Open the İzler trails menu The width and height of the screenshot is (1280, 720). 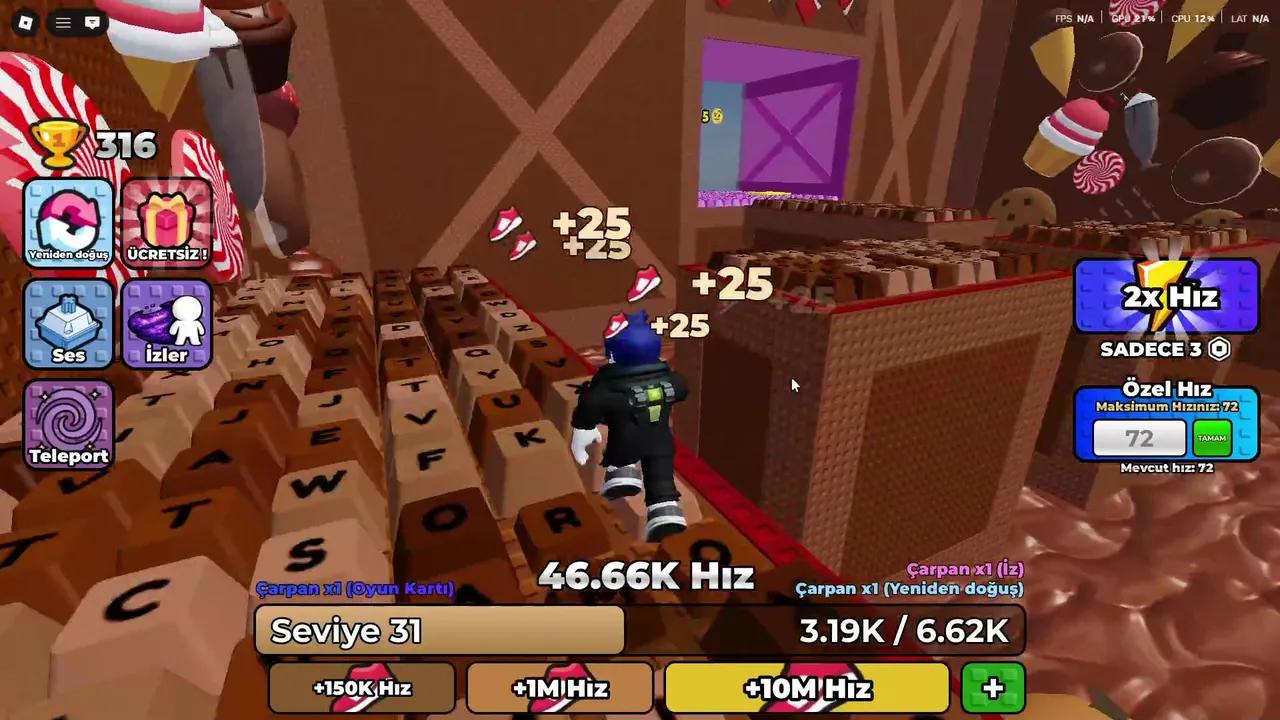point(165,325)
